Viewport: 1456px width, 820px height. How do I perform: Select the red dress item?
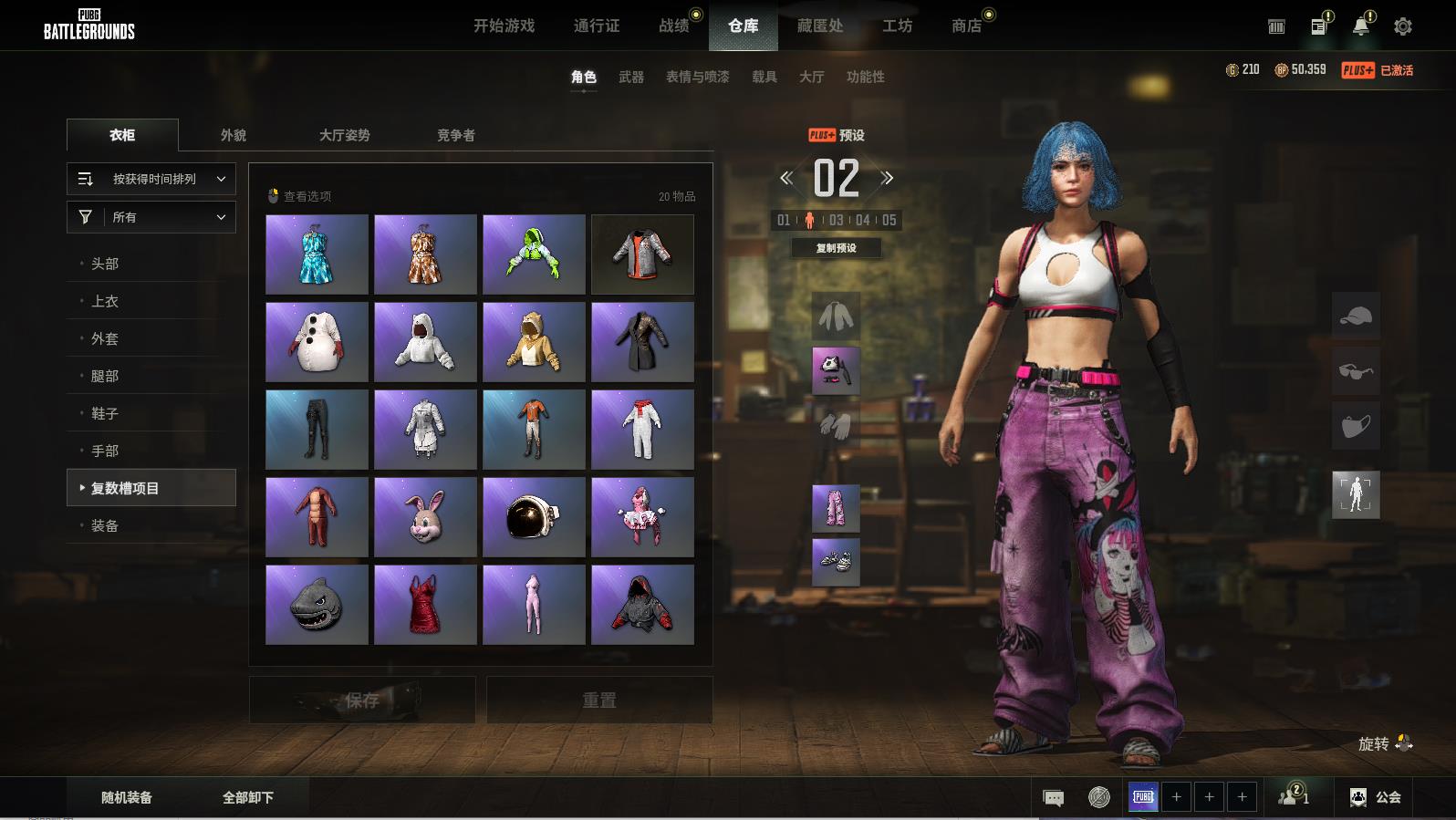[x=425, y=605]
